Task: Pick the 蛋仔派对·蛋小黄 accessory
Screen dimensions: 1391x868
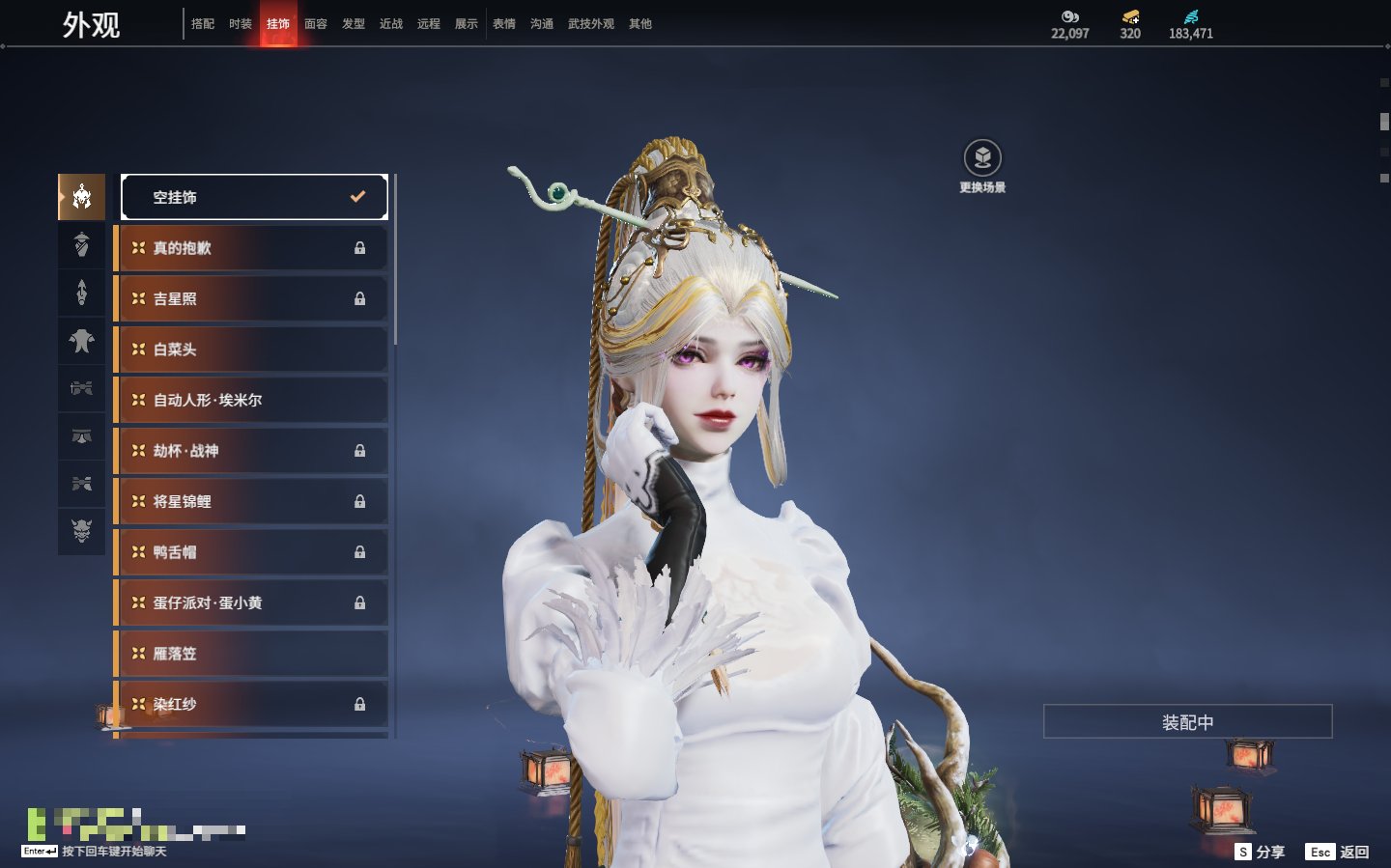Action: click(252, 602)
